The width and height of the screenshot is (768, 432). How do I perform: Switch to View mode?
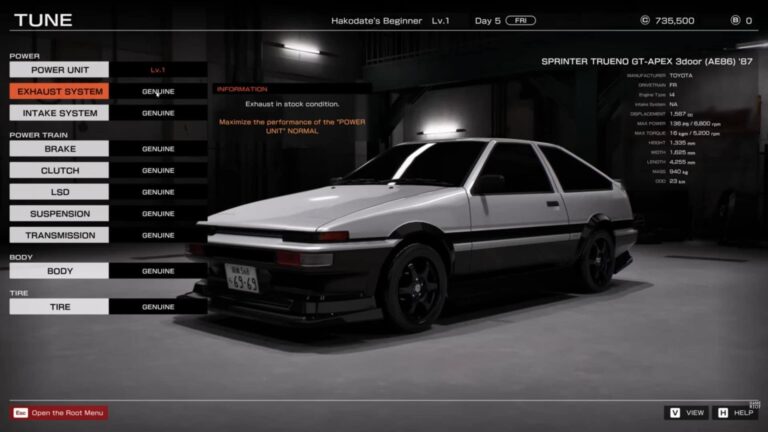686,413
